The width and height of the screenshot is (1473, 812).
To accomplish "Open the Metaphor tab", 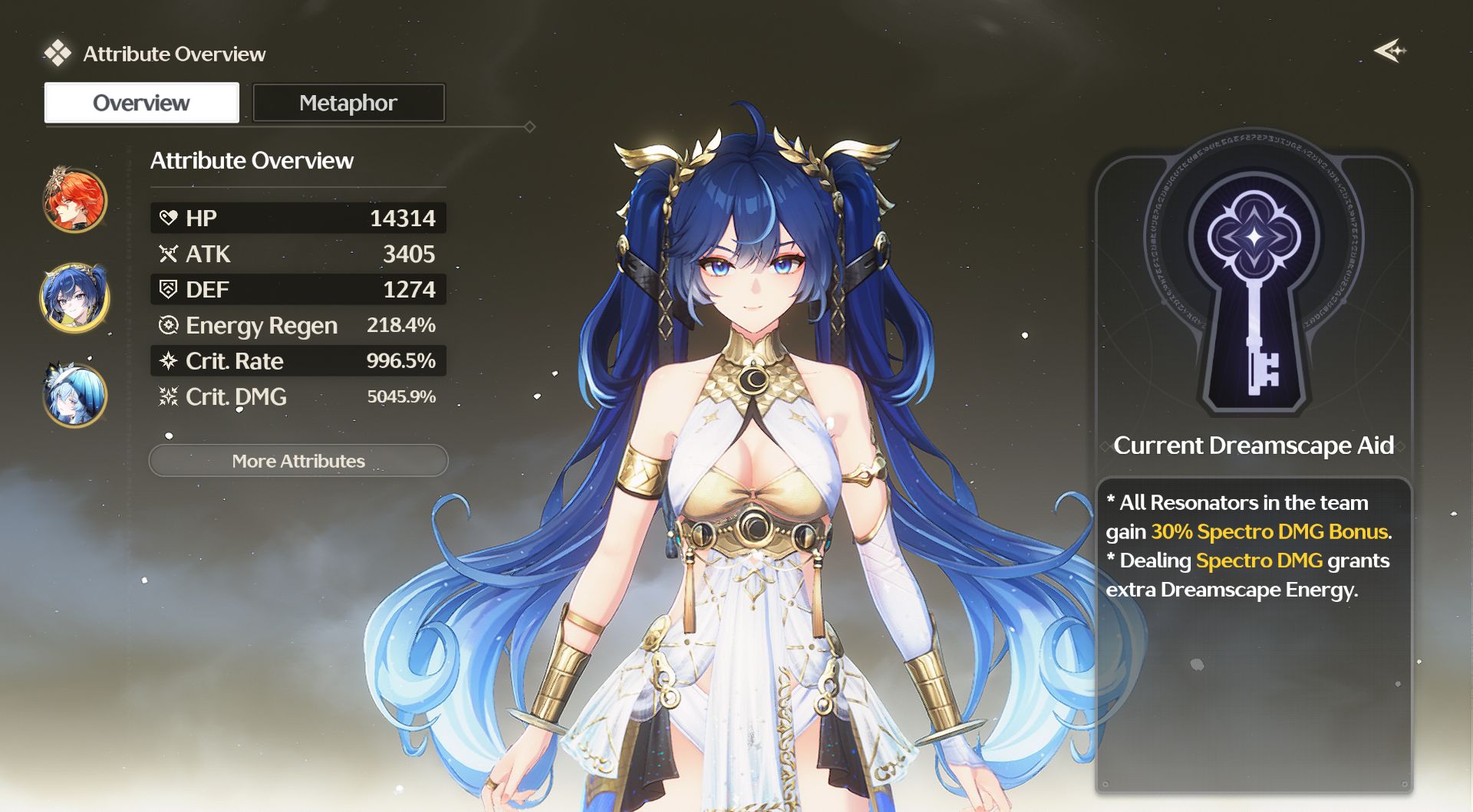I will click(348, 103).
